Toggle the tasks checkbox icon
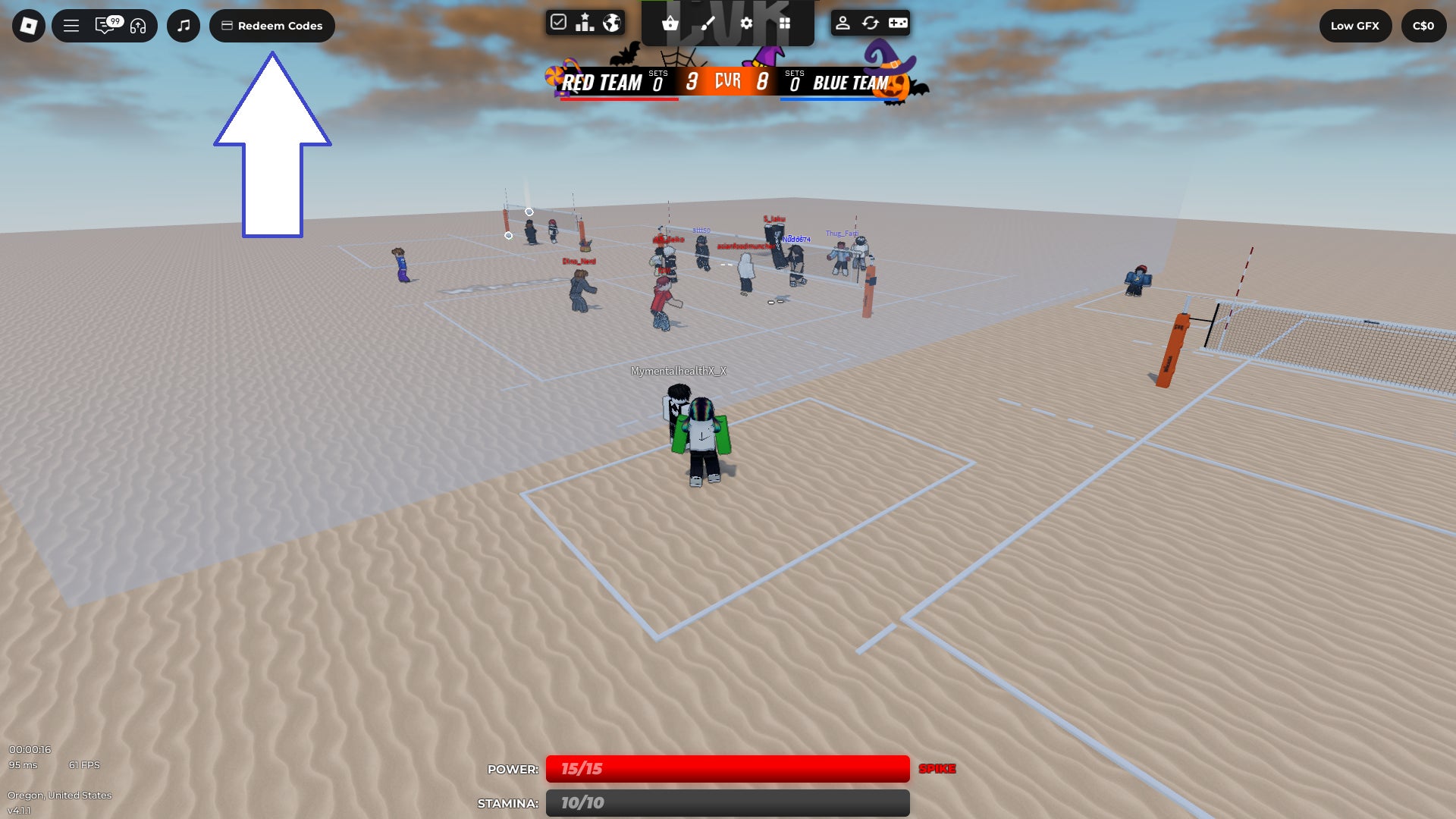The width and height of the screenshot is (1456, 819). [559, 23]
